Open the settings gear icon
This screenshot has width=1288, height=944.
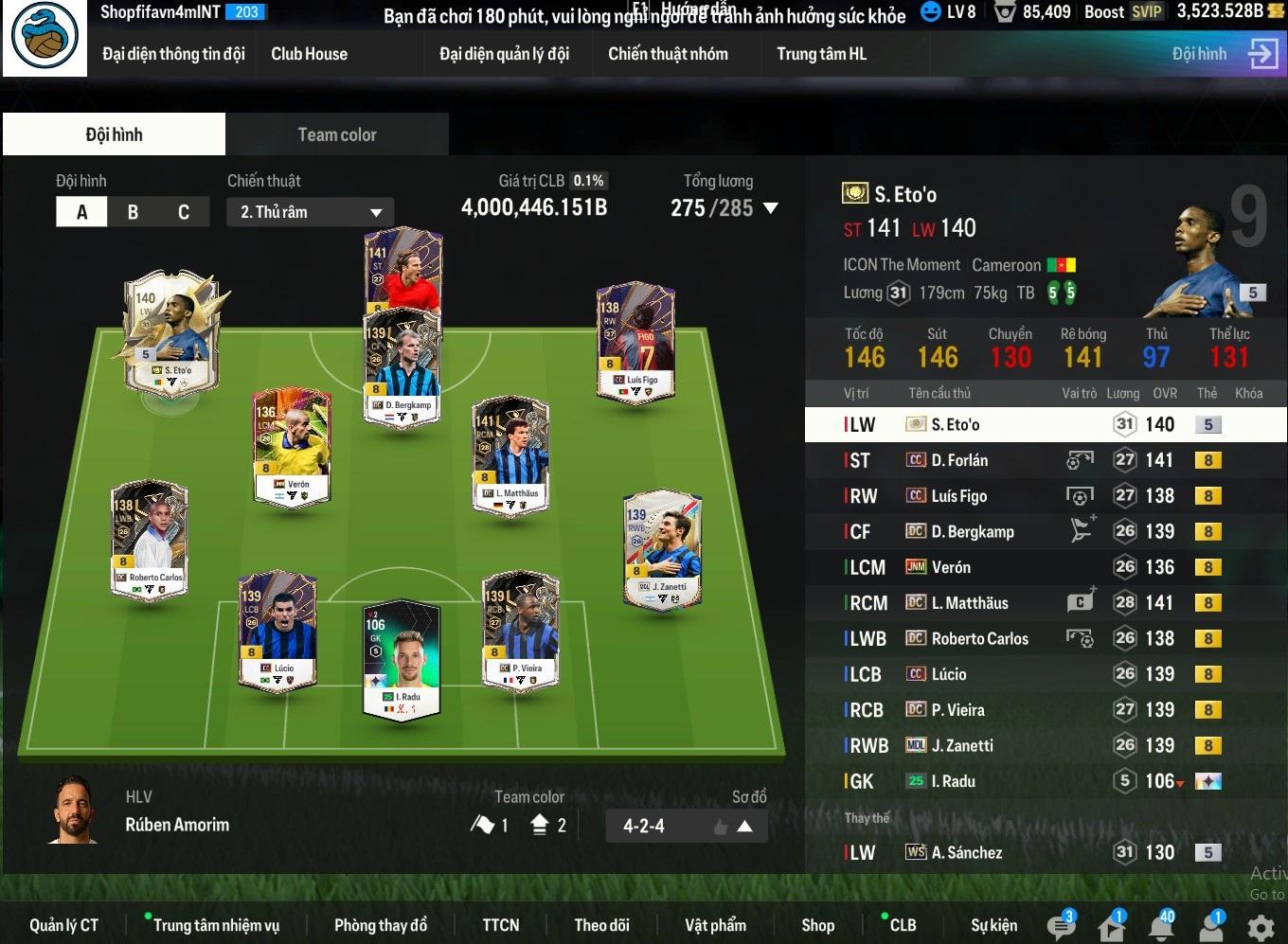[x=1261, y=927]
